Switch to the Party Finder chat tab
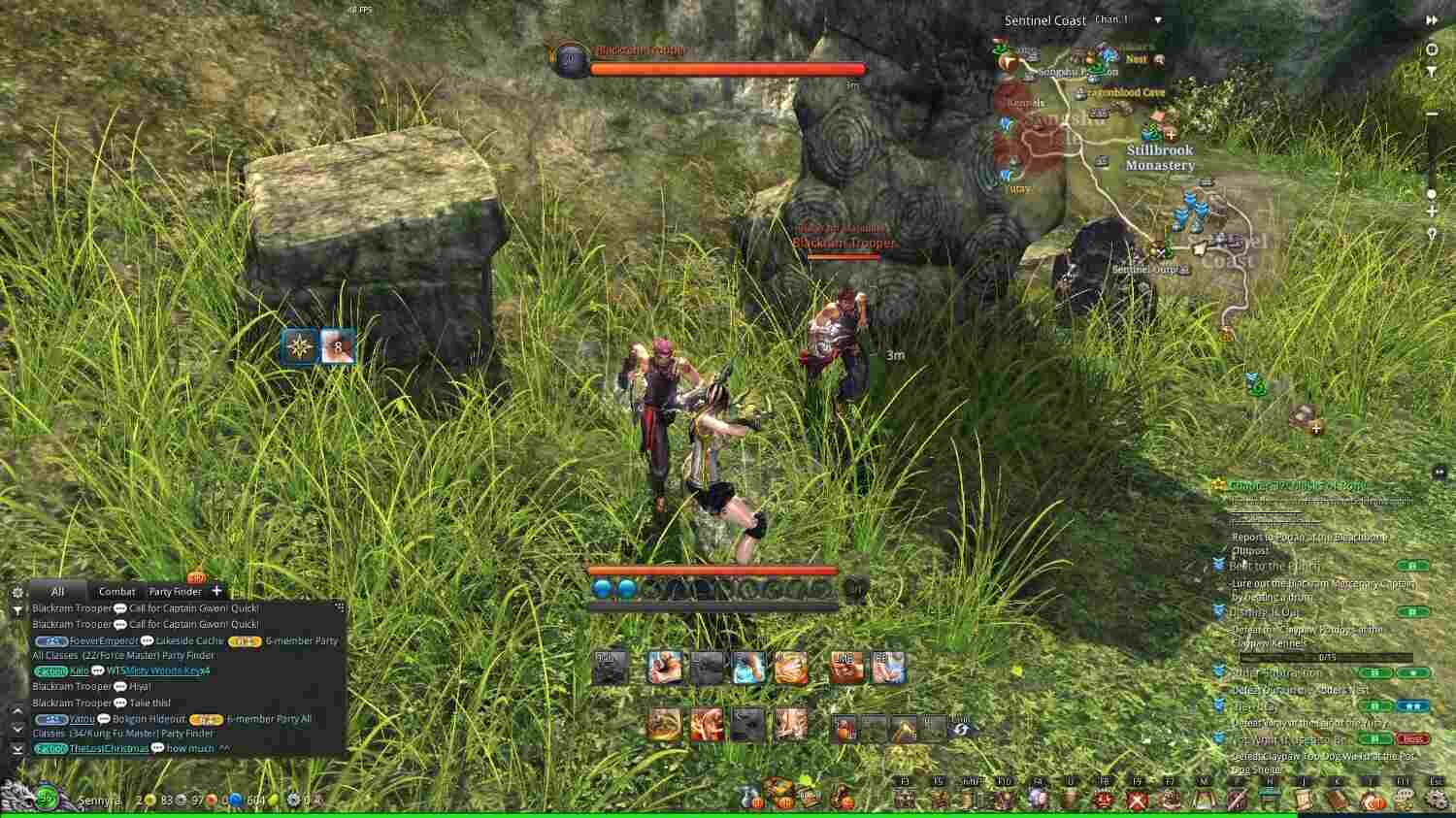The width and height of the screenshot is (1456, 818). [x=176, y=592]
